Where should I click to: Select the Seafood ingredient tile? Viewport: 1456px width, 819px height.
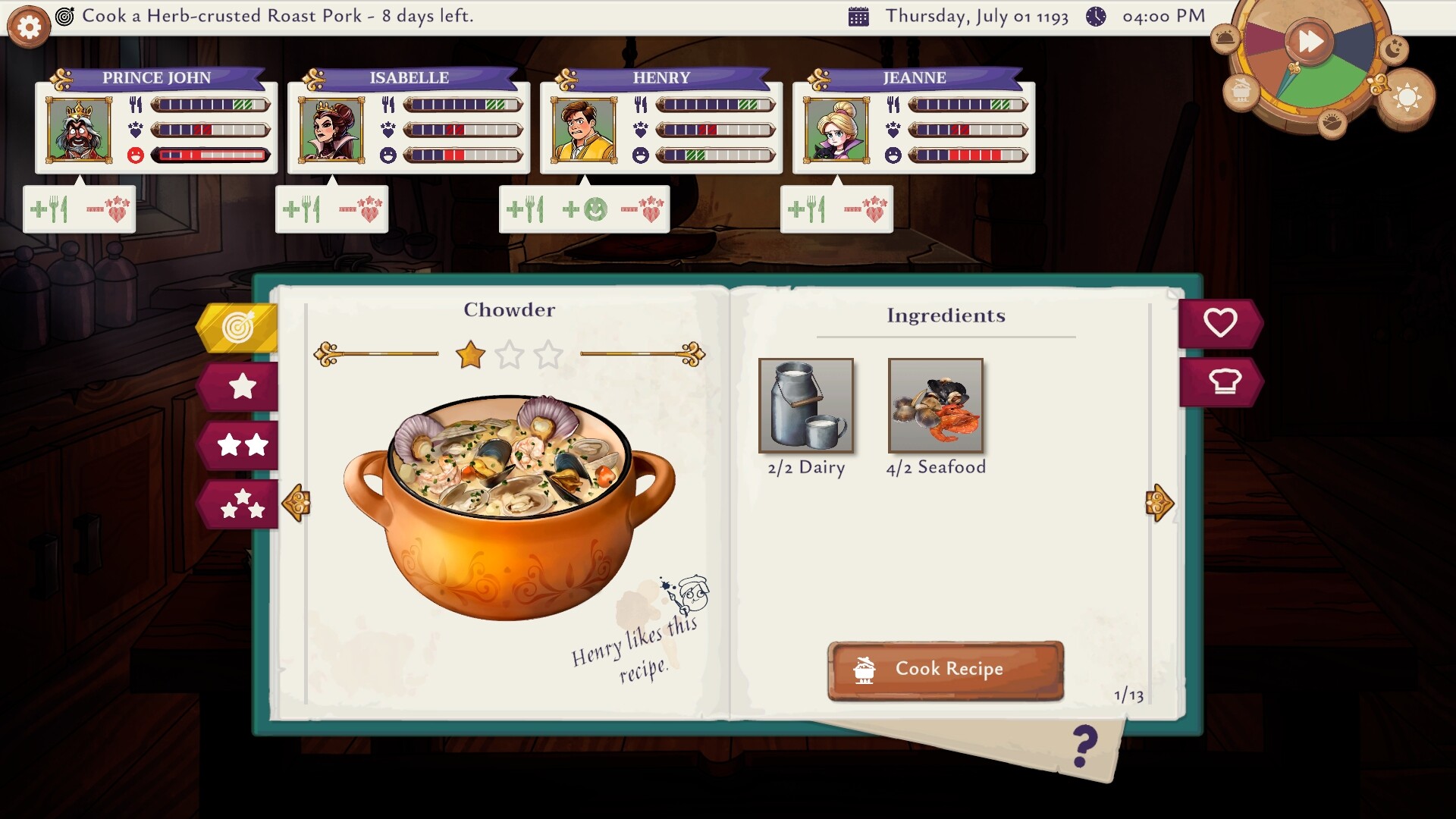coord(936,406)
